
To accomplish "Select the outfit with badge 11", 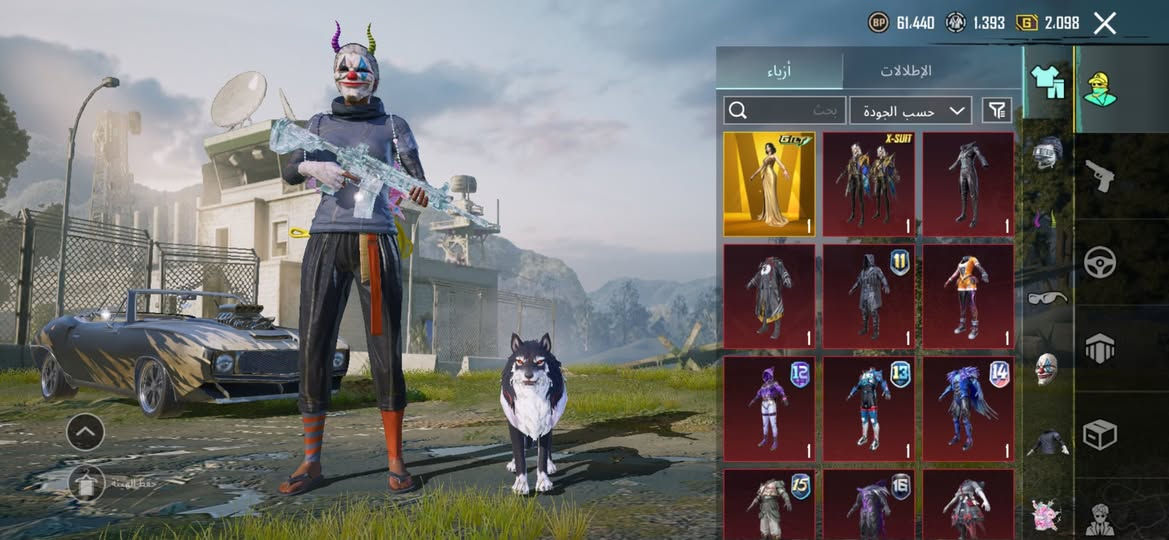I will (x=868, y=296).
